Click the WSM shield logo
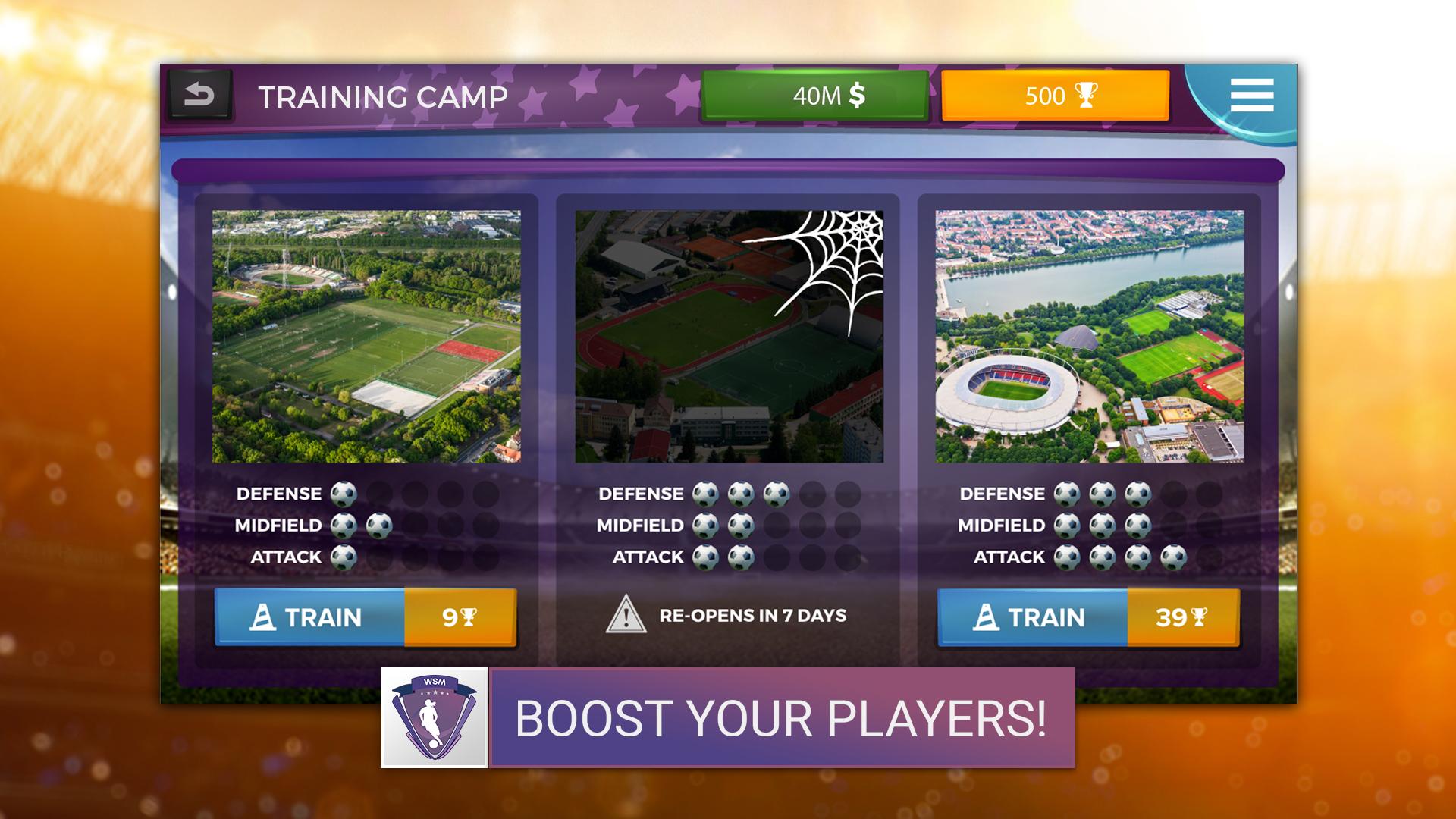 (x=435, y=717)
